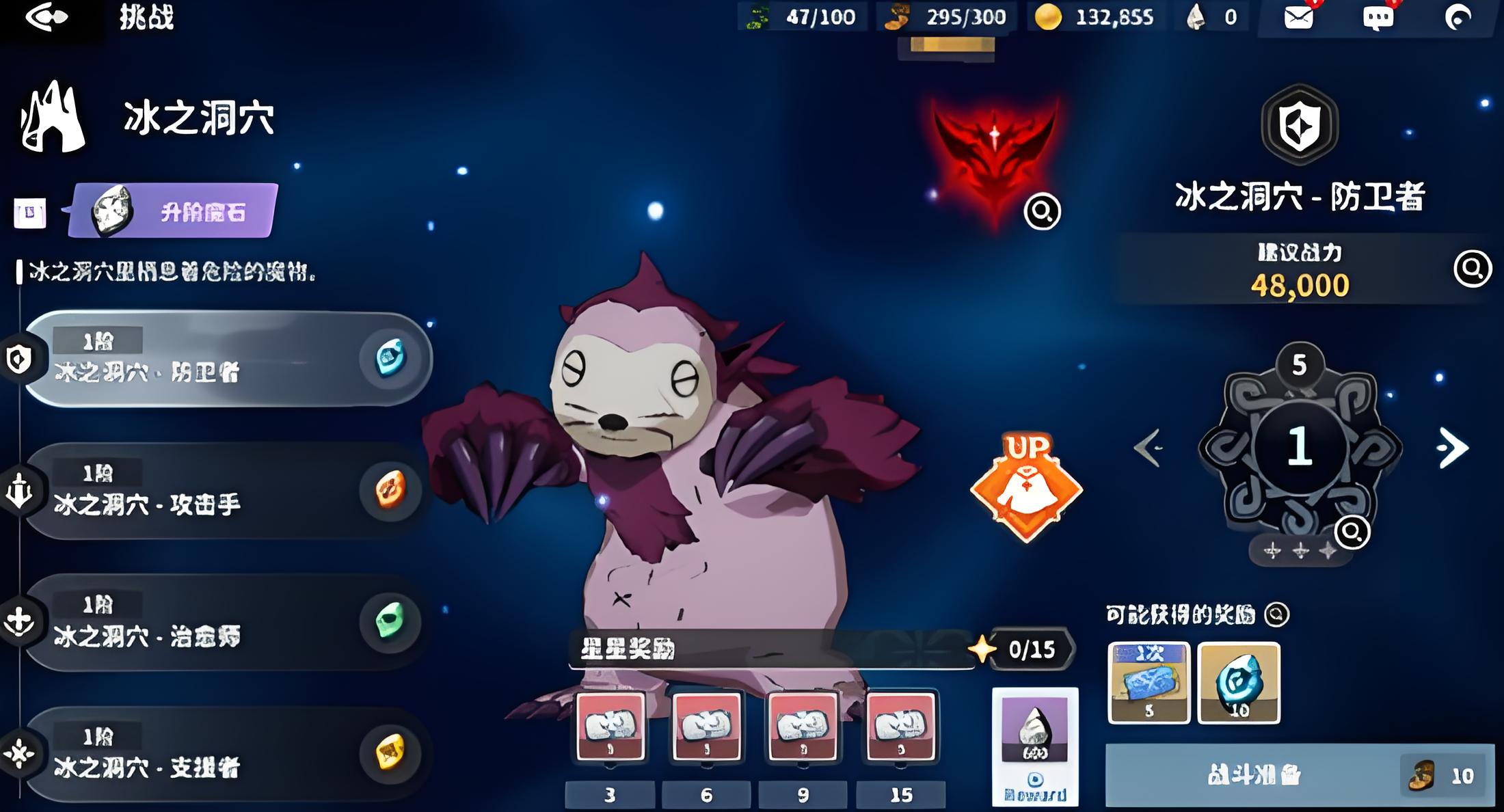View the teal magic stone reward
This screenshot has height=812, width=1504.
[x=1239, y=682]
